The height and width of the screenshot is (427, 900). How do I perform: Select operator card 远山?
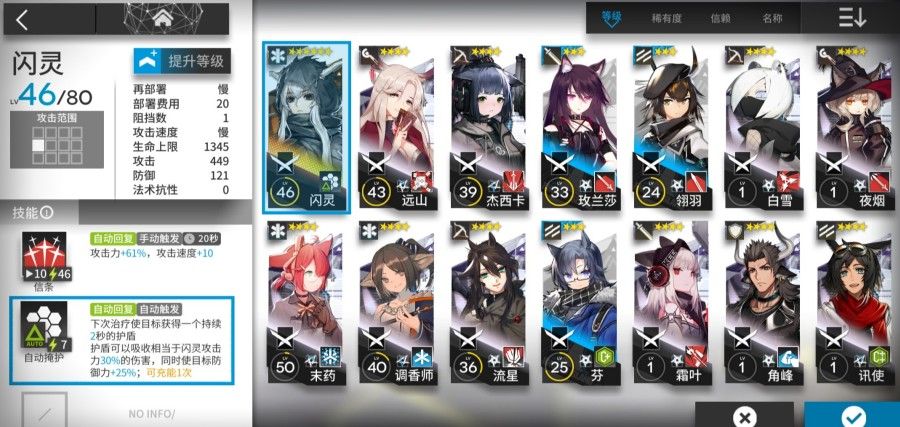coord(397,127)
